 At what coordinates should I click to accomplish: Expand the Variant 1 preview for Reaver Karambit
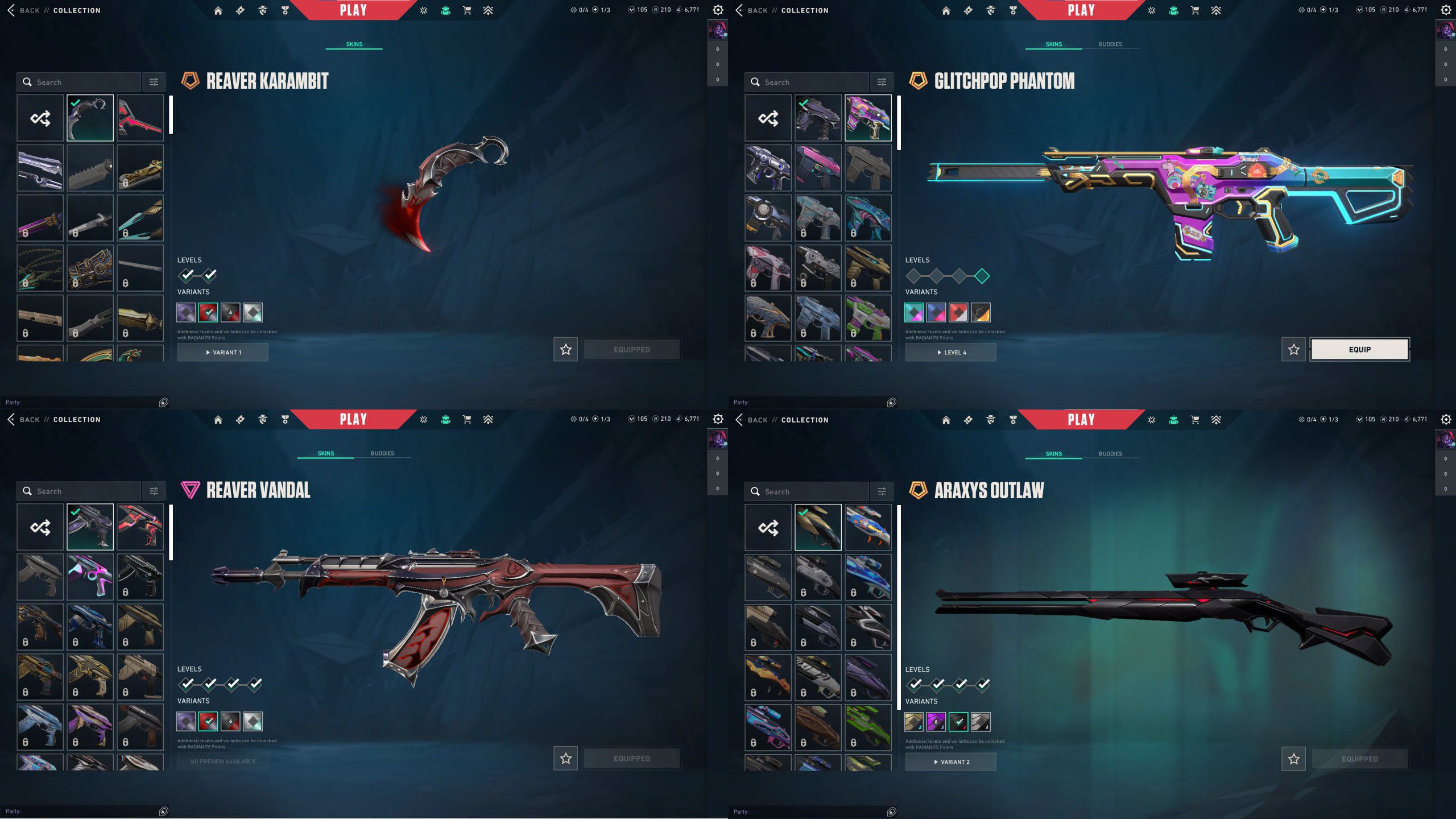click(x=222, y=352)
